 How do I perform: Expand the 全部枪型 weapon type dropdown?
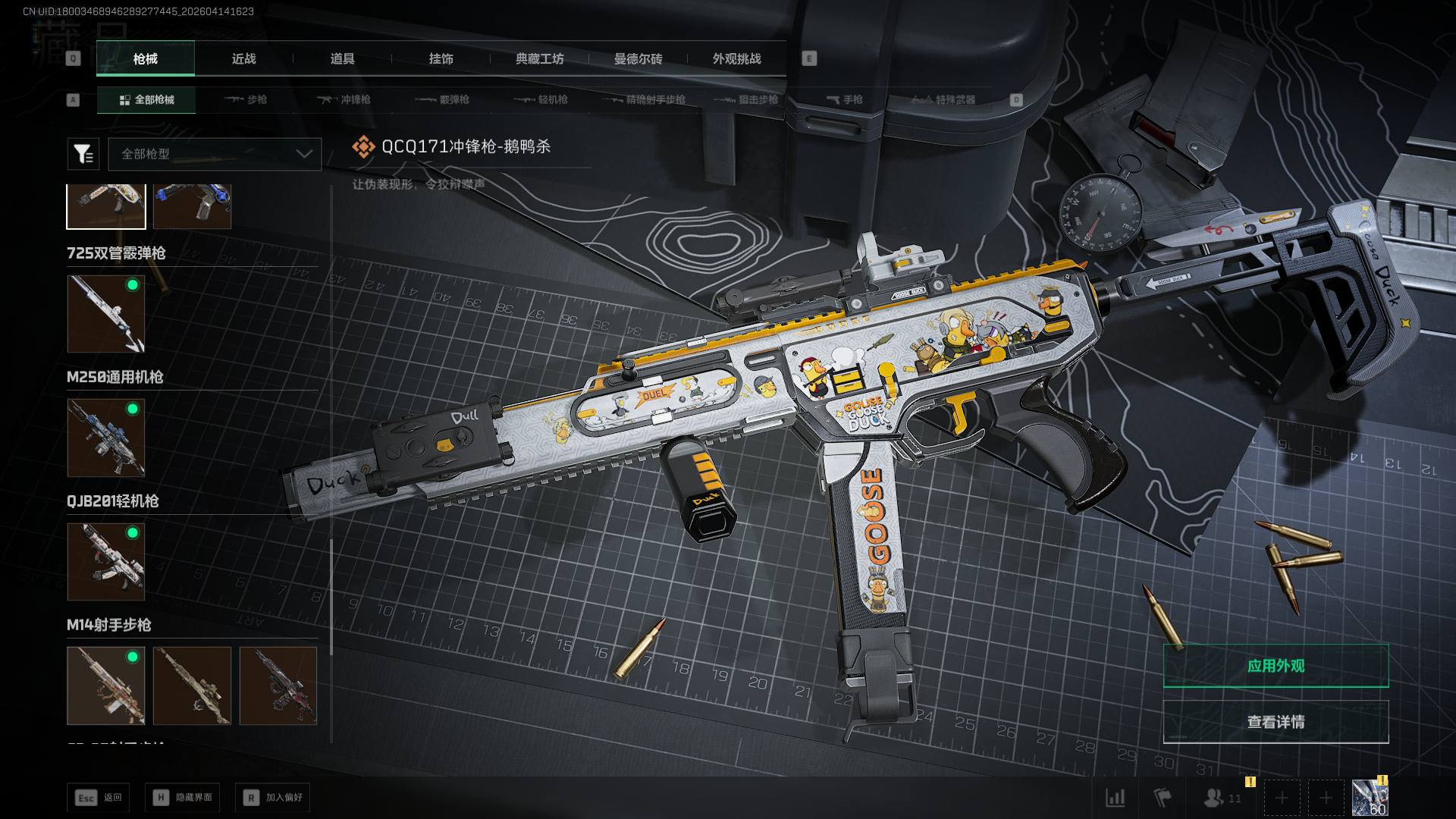click(215, 154)
